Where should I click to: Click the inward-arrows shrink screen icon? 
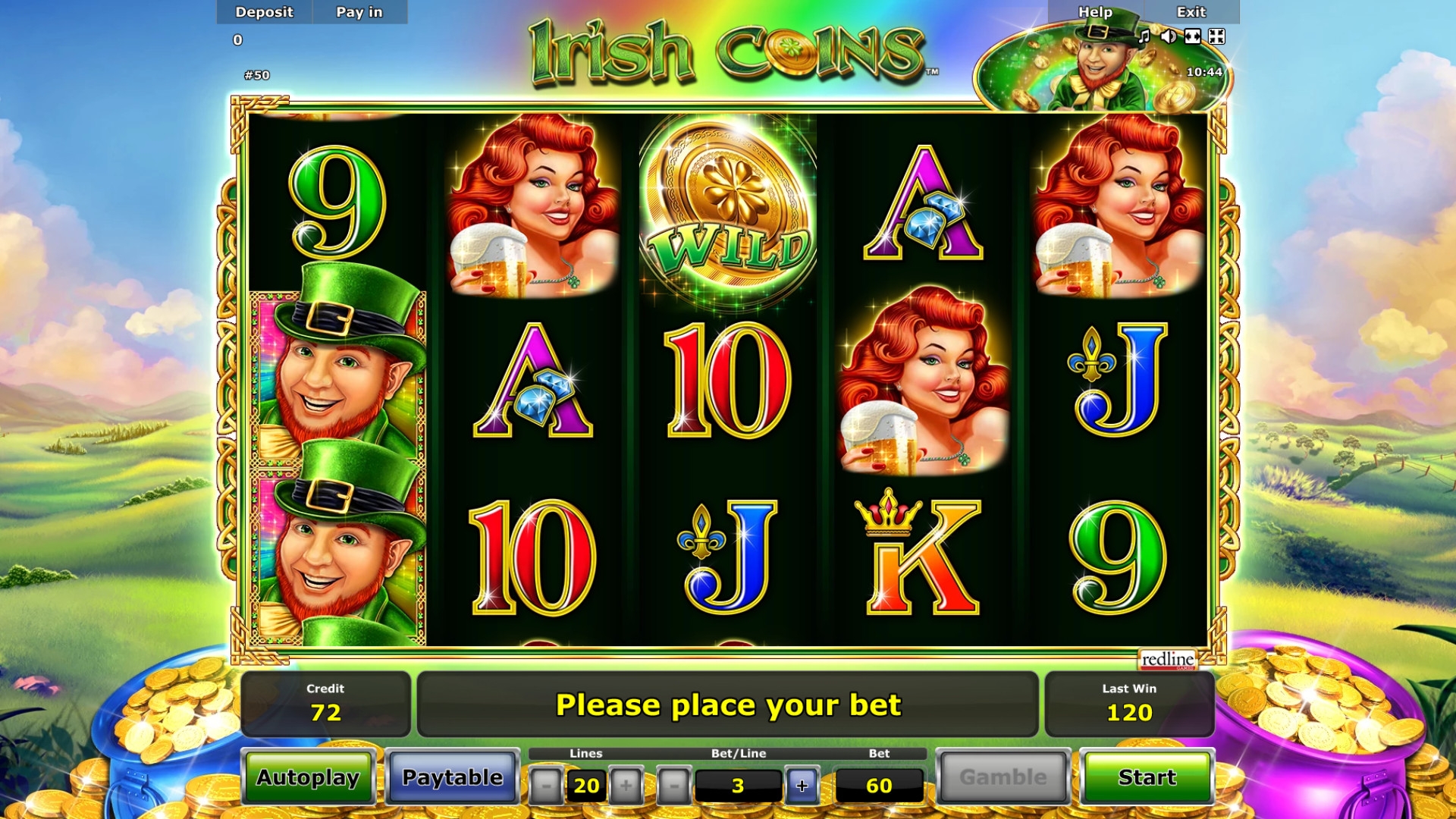pos(1217,36)
